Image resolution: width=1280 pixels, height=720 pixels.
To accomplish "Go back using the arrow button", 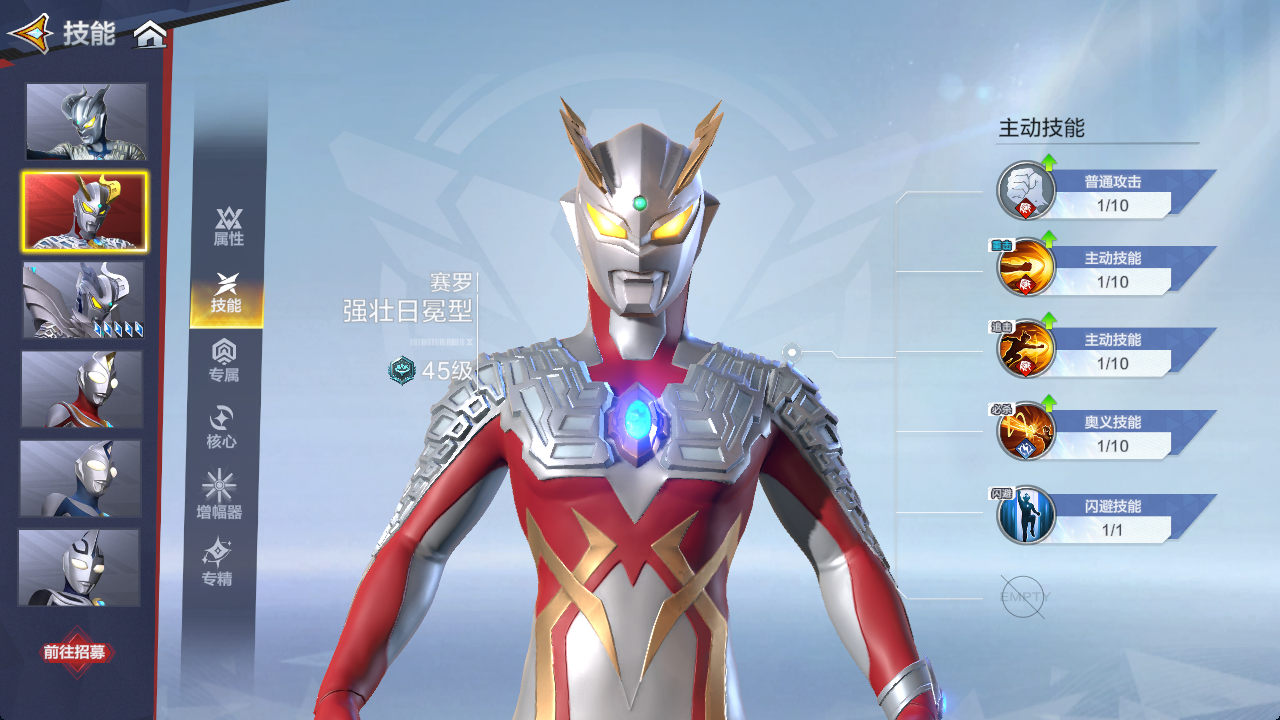I will 29,34.
